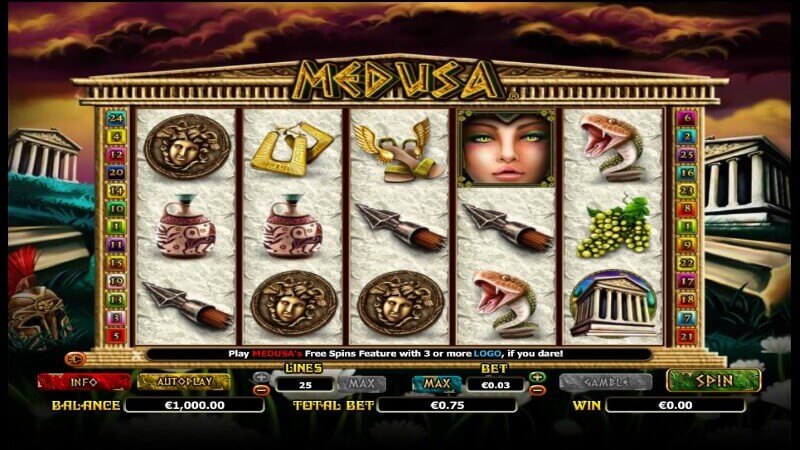Start Autoplay mode
The height and width of the screenshot is (450, 800).
click(183, 382)
